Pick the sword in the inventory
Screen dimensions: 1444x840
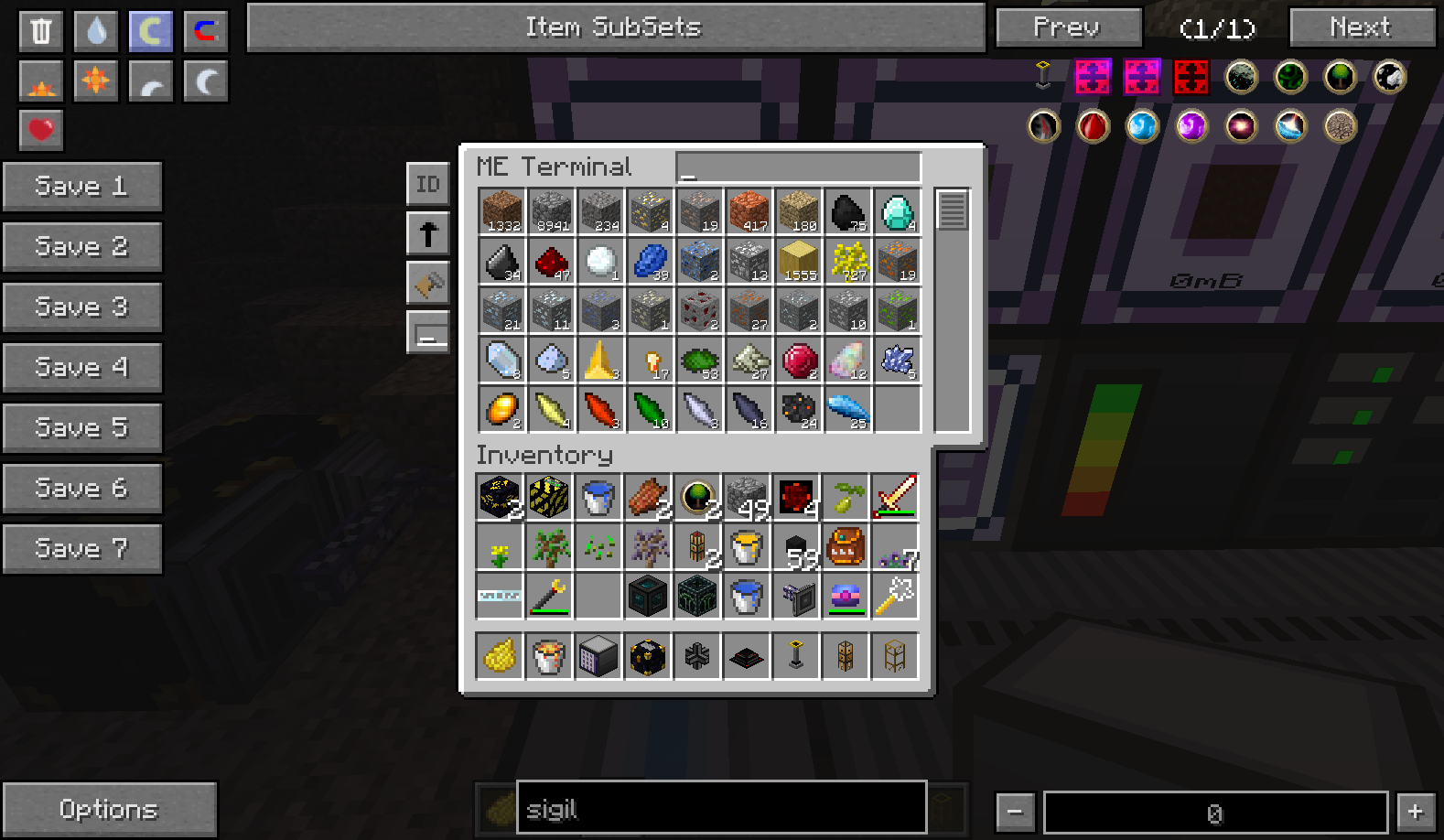tap(896, 497)
